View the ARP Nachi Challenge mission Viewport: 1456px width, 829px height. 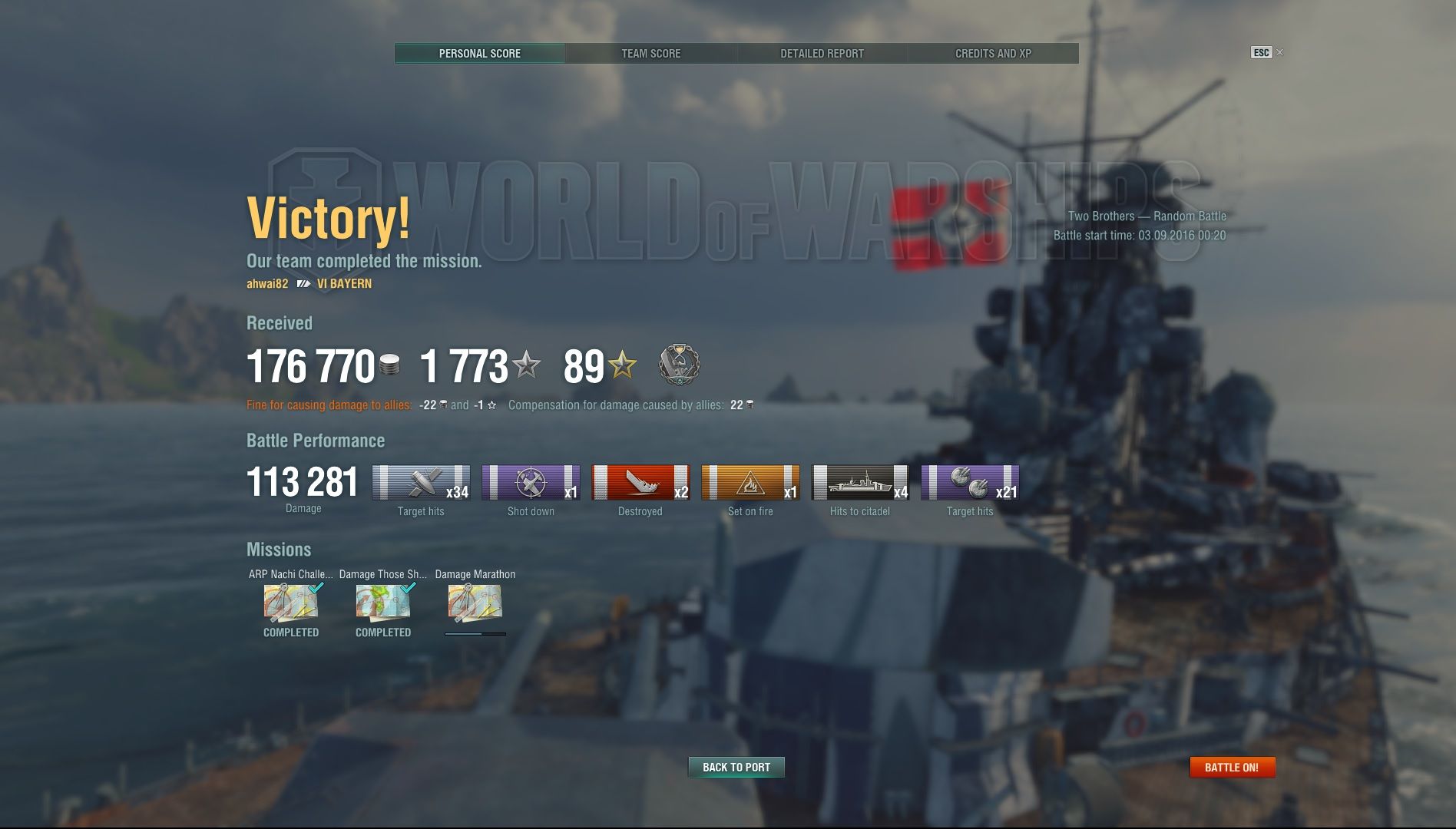coord(291,603)
